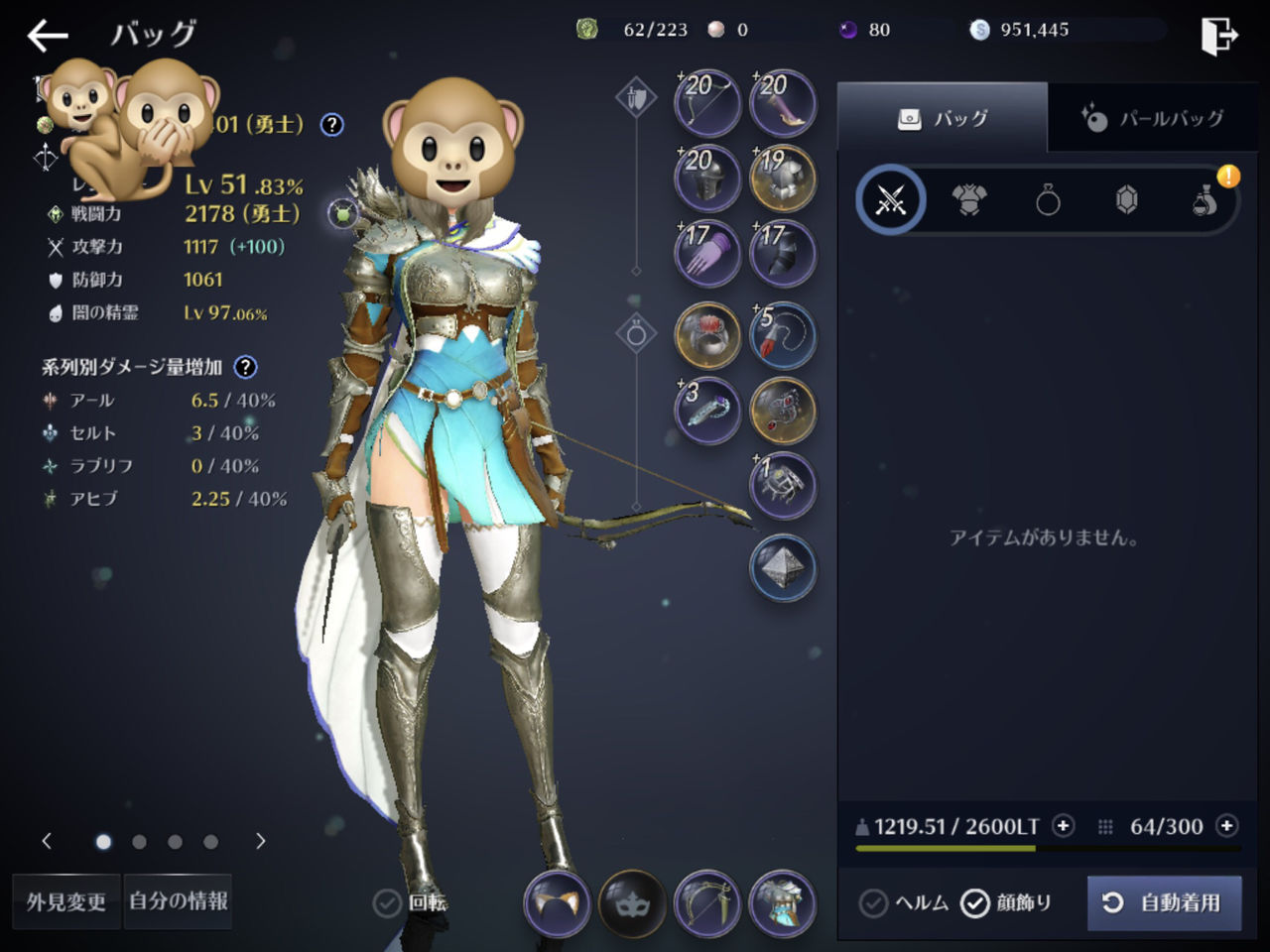Click the +20 bow equipment slot
The width and height of the screenshot is (1270, 952).
[705, 102]
